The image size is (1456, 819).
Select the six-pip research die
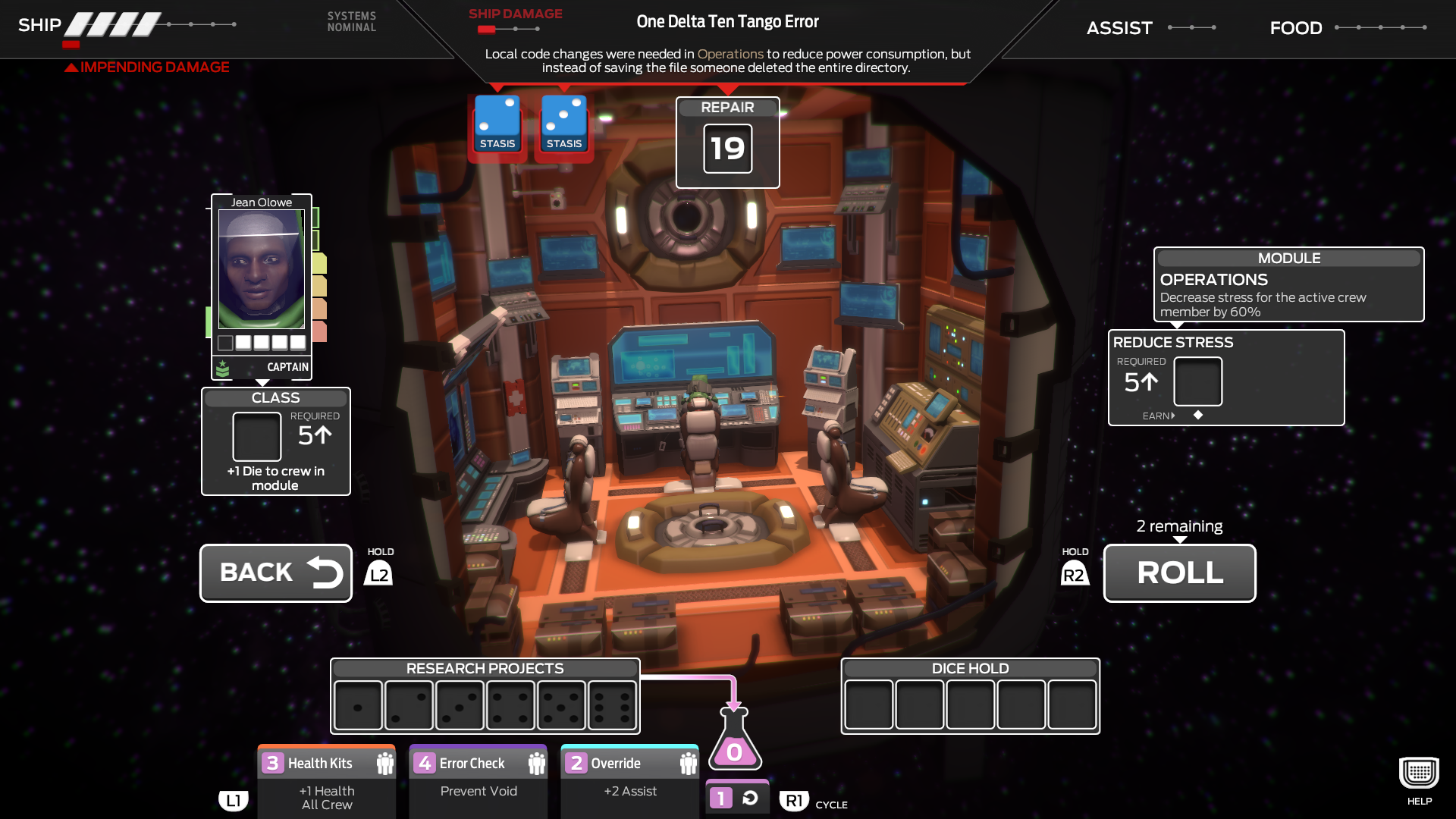pyautogui.click(x=611, y=705)
